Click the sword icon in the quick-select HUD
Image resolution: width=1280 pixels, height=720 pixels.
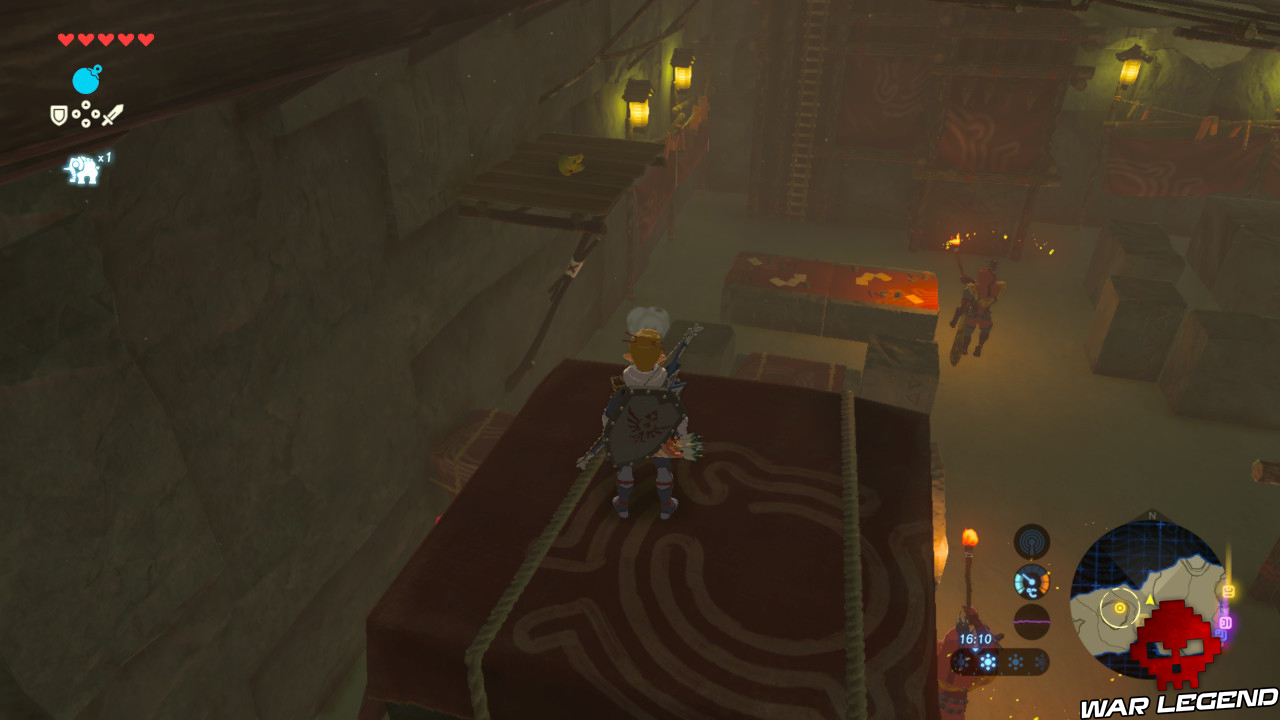(x=112, y=115)
